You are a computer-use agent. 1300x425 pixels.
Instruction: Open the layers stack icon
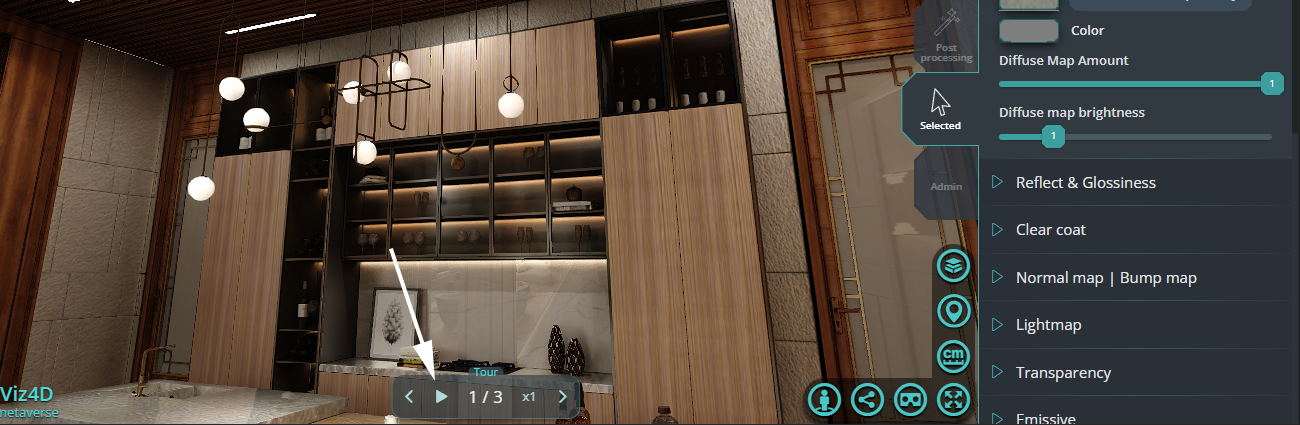tap(954, 266)
